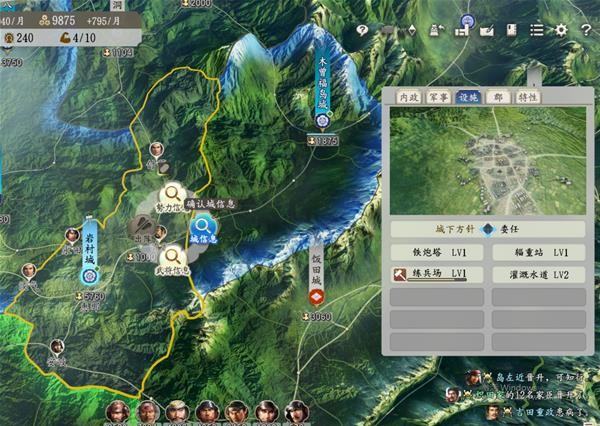Open the 军事 tab
Viewport: 600px width, 426px height.
point(438,97)
